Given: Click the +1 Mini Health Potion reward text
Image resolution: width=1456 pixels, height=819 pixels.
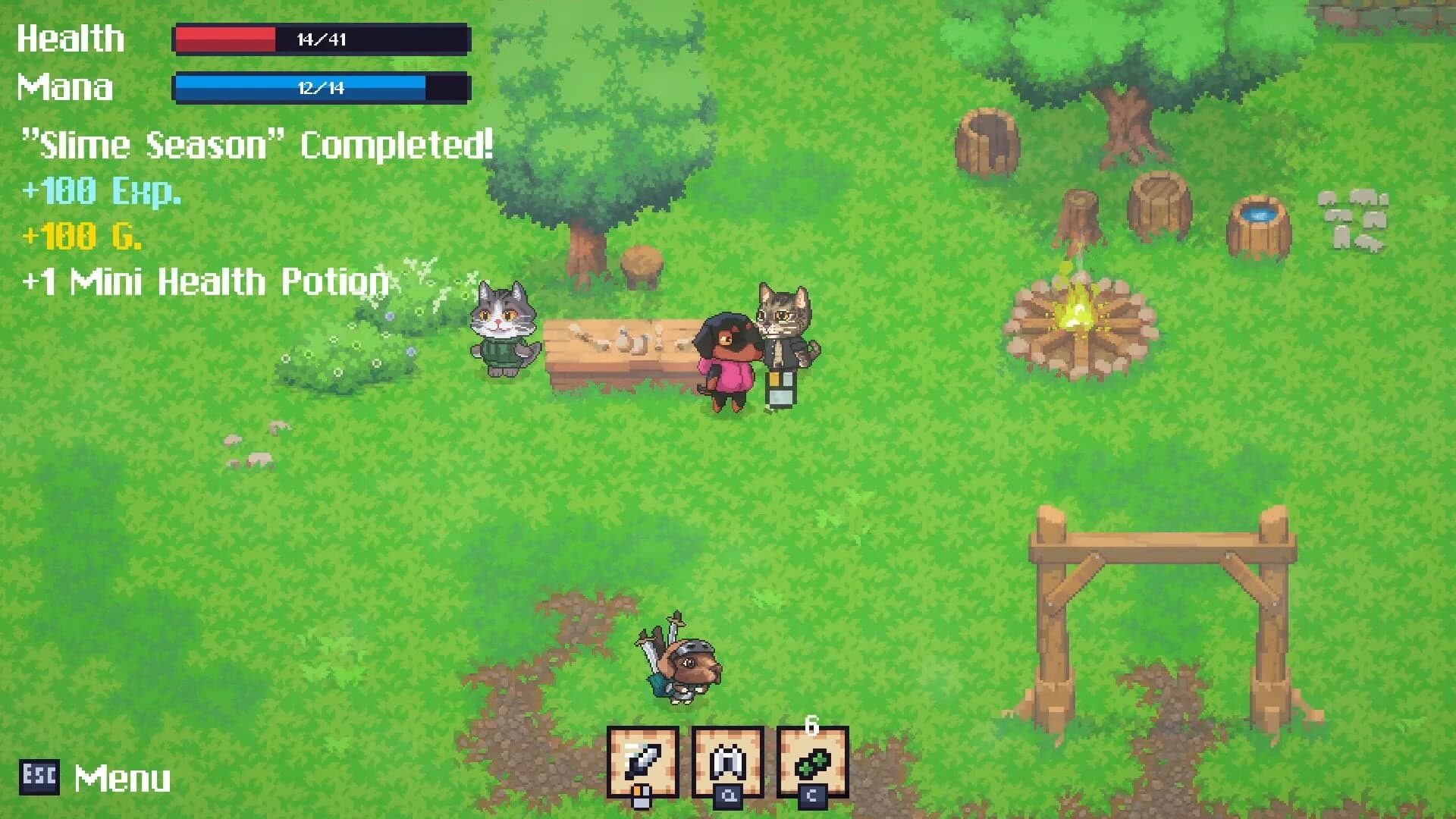Looking at the screenshot, I should point(205,281).
